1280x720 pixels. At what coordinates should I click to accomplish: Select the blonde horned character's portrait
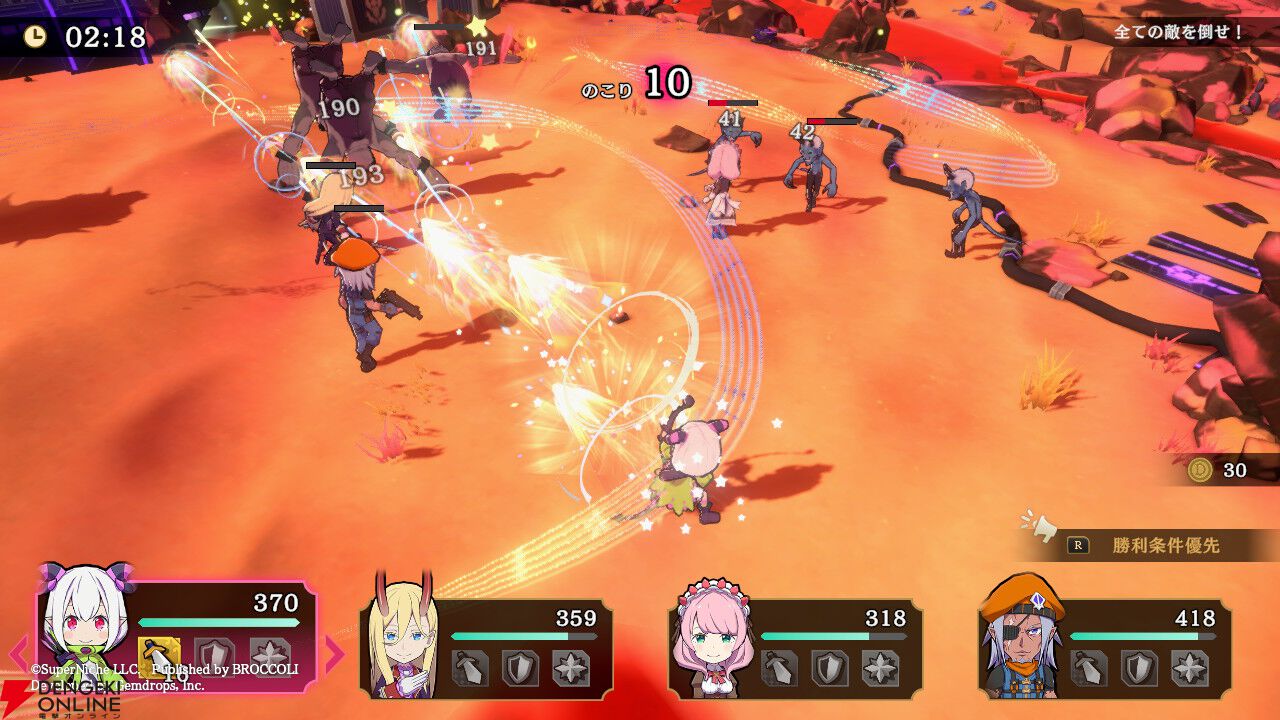(403, 638)
